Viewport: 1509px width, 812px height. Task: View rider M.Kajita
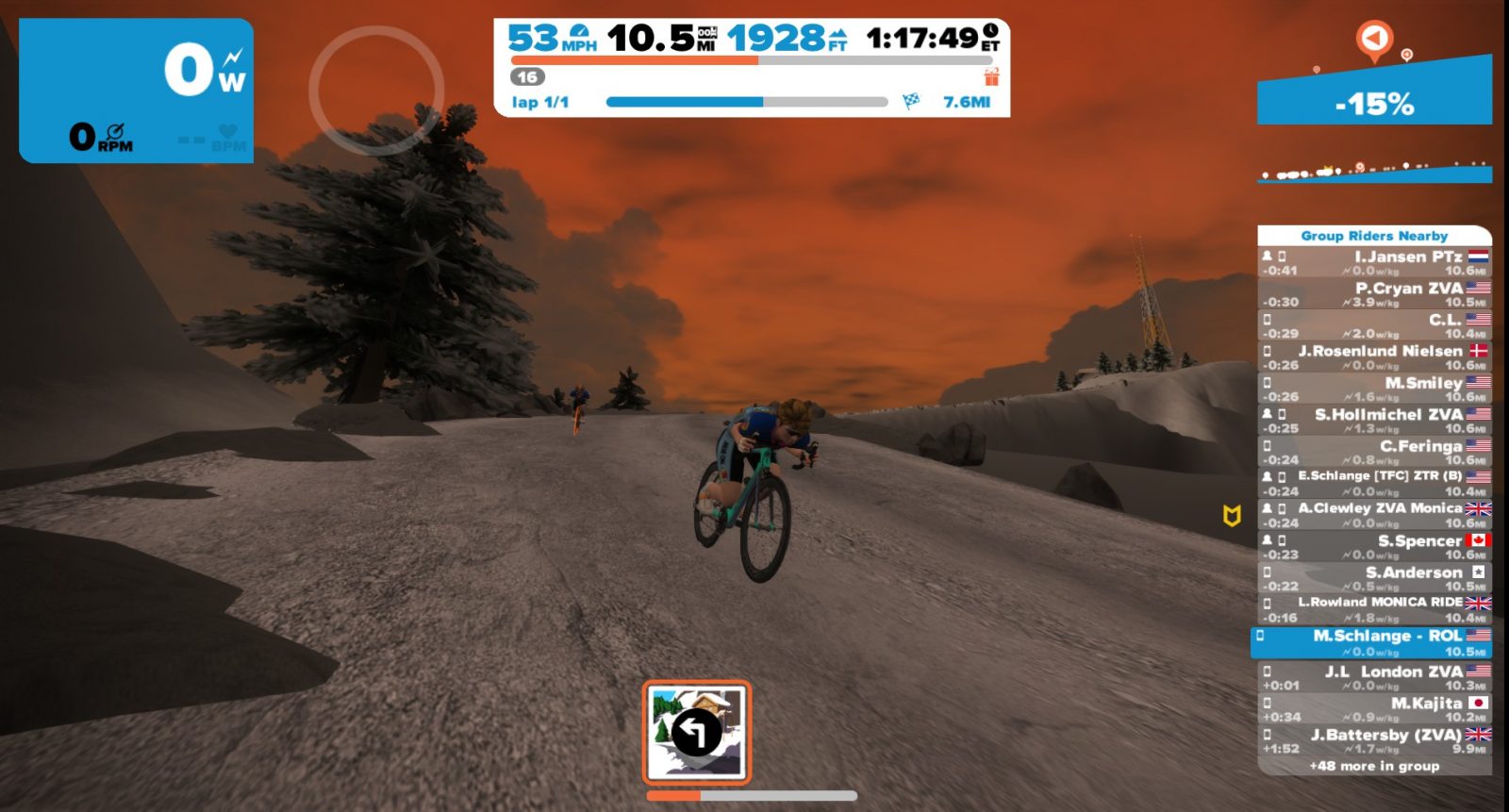click(1374, 709)
